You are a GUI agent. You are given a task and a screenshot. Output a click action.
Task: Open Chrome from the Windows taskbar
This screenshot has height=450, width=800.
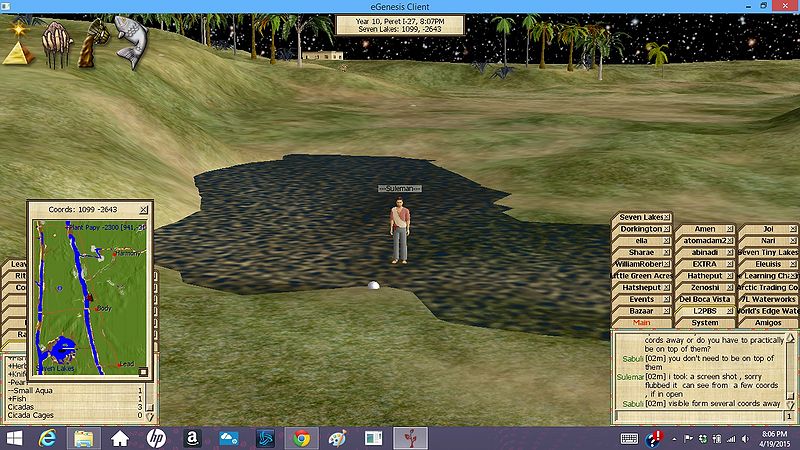(x=301, y=438)
